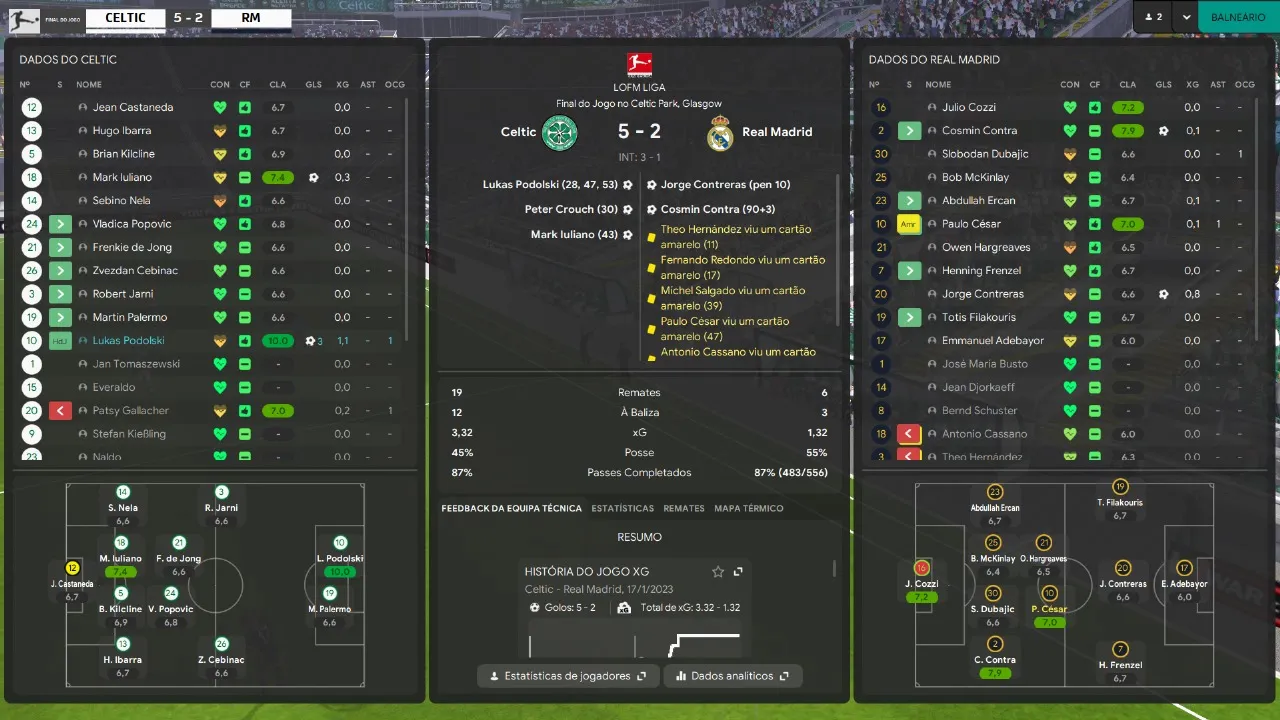The image size is (1280, 720).
Task: Open Estatísticas de jogadores
Action: click(x=568, y=676)
